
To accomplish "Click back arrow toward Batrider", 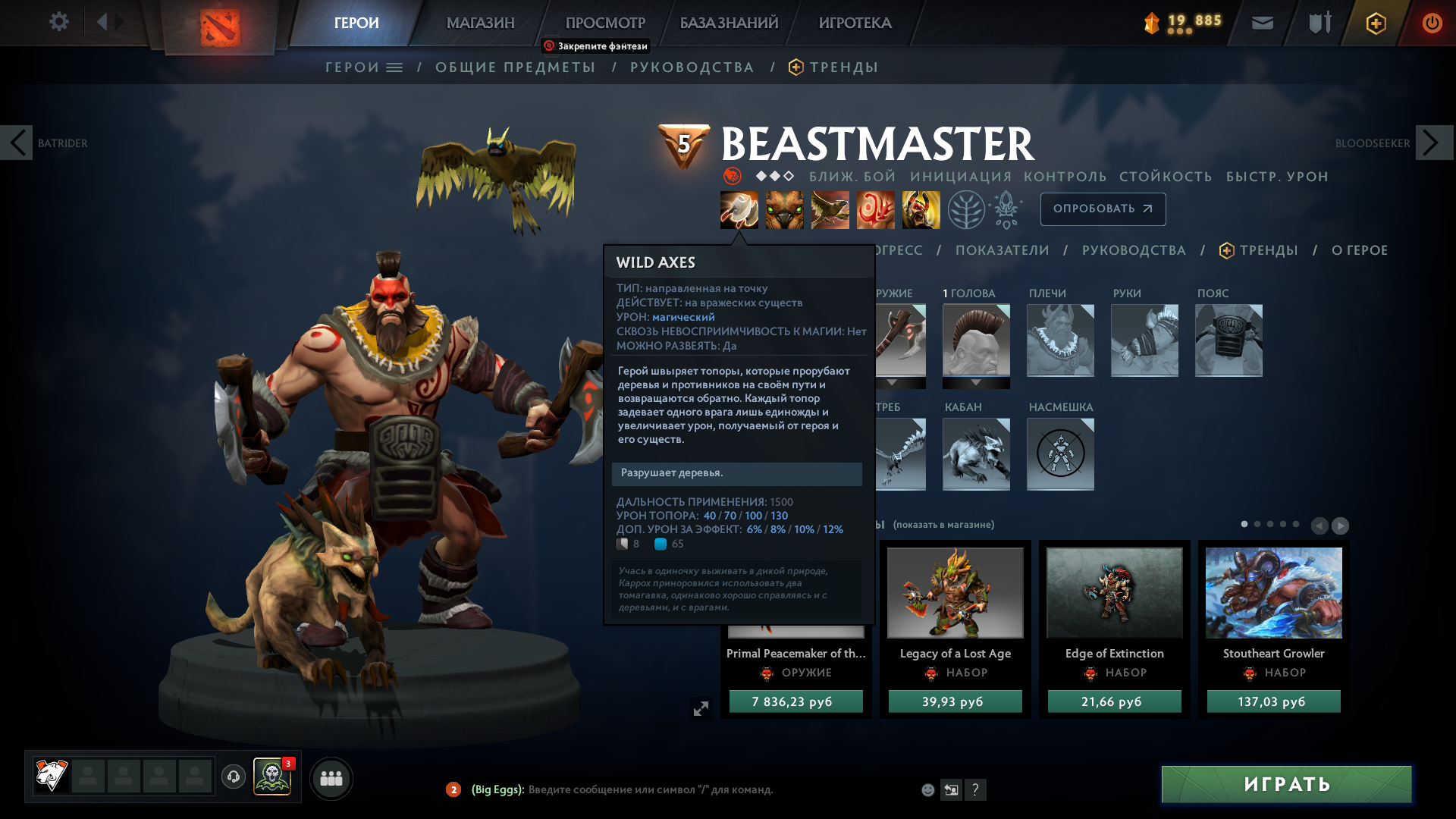I will pyautogui.click(x=17, y=143).
